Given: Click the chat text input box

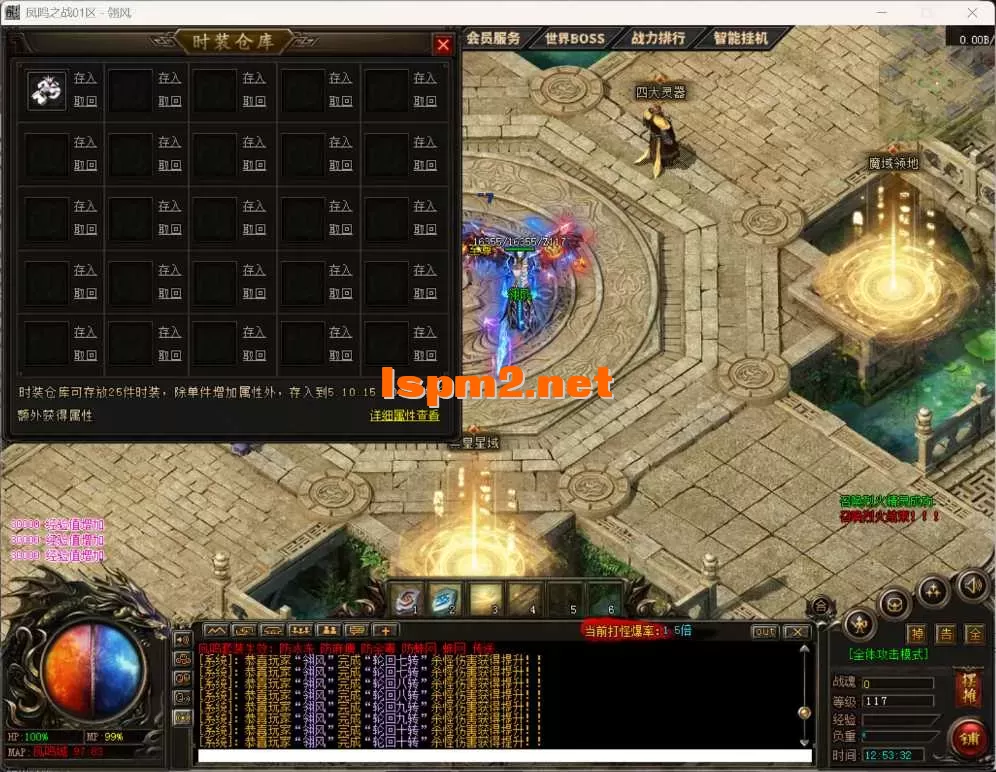Looking at the screenshot, I should (x=500, y=755).
